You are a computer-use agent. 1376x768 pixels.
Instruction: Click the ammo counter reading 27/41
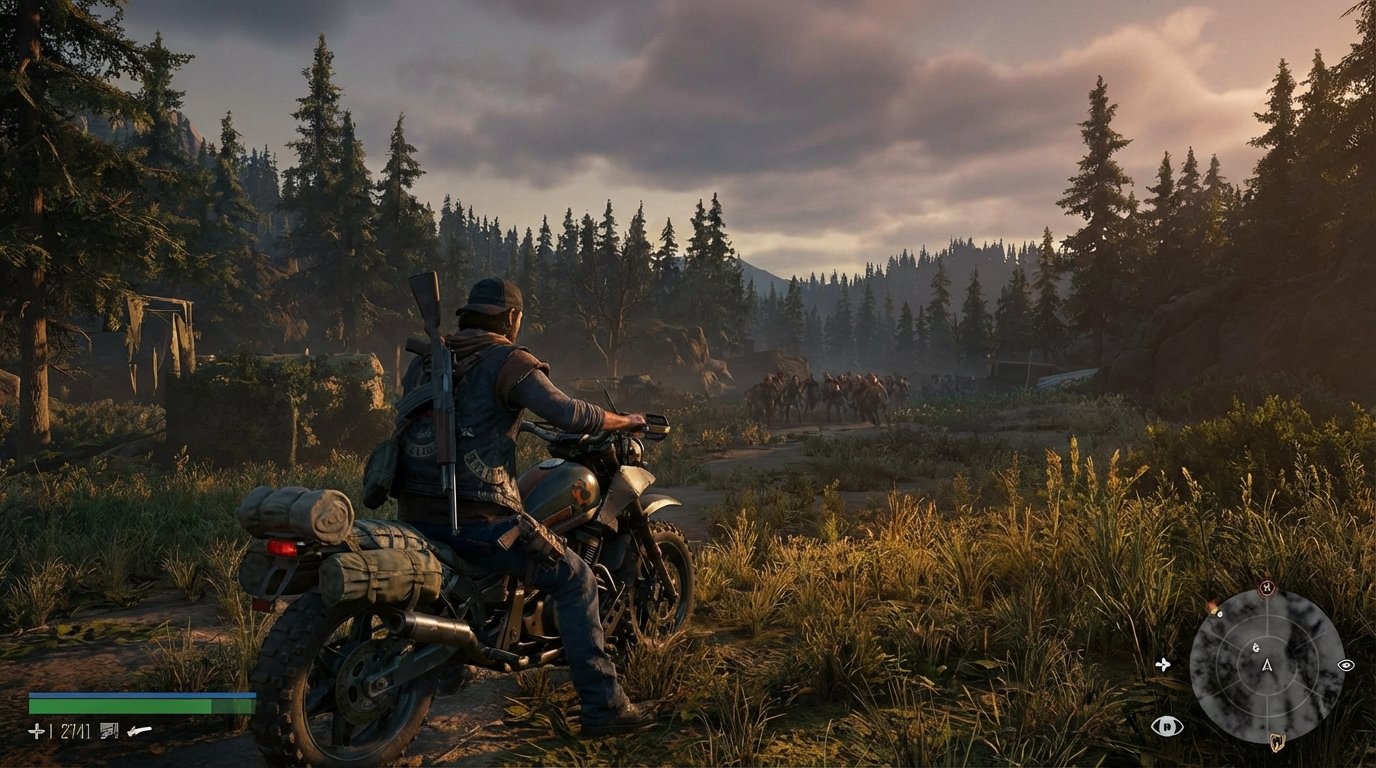(x=75, y=731)
